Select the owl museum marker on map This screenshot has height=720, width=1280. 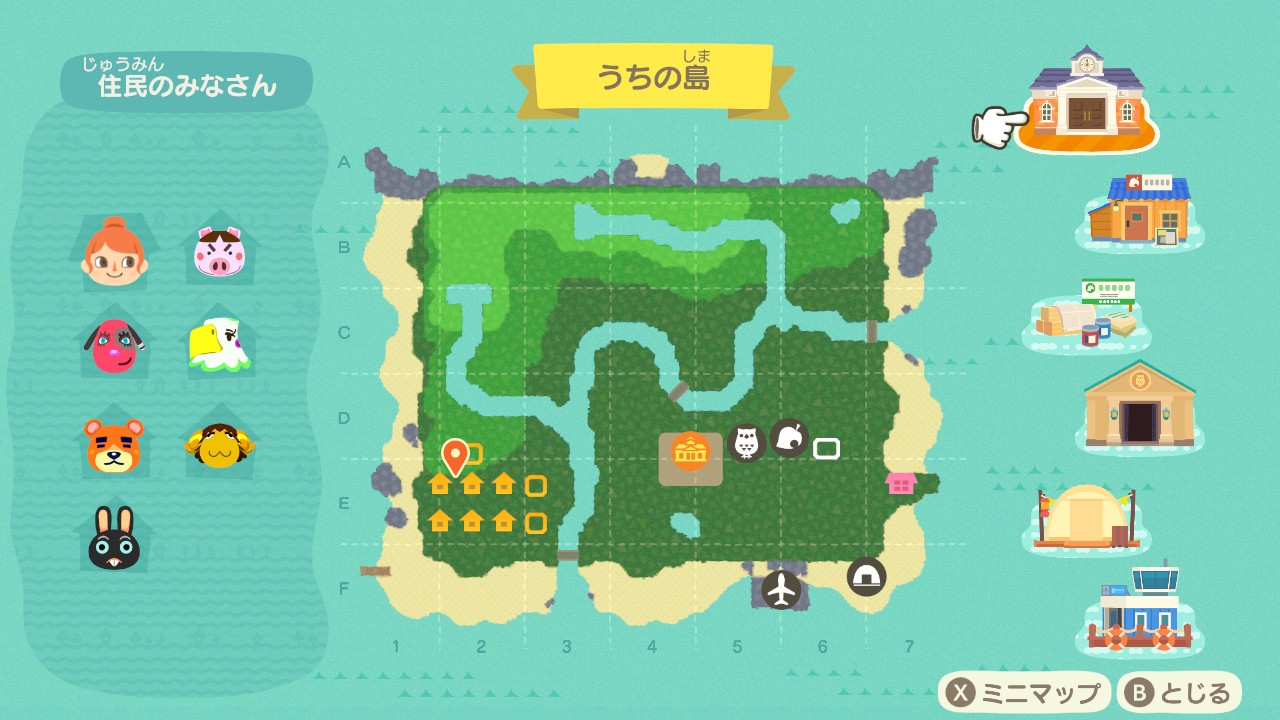(x=746, y=442)
